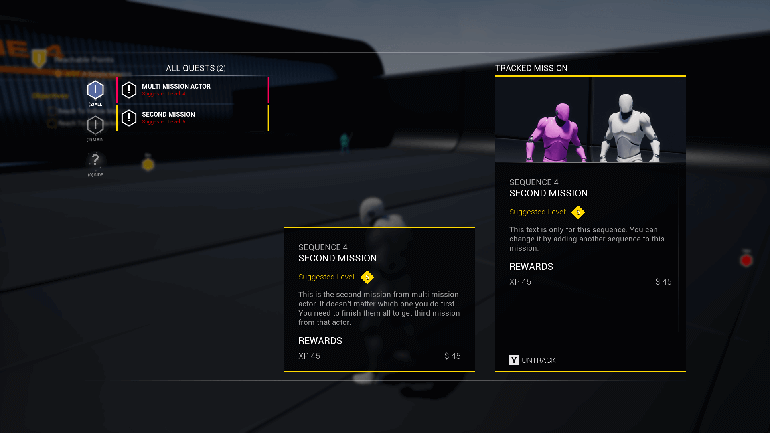Open the highlighted blue hexagon quest tab
Image resolution: width=770 pixels, height=433 pixels.
pyautogui.click(x=95, y=90)
